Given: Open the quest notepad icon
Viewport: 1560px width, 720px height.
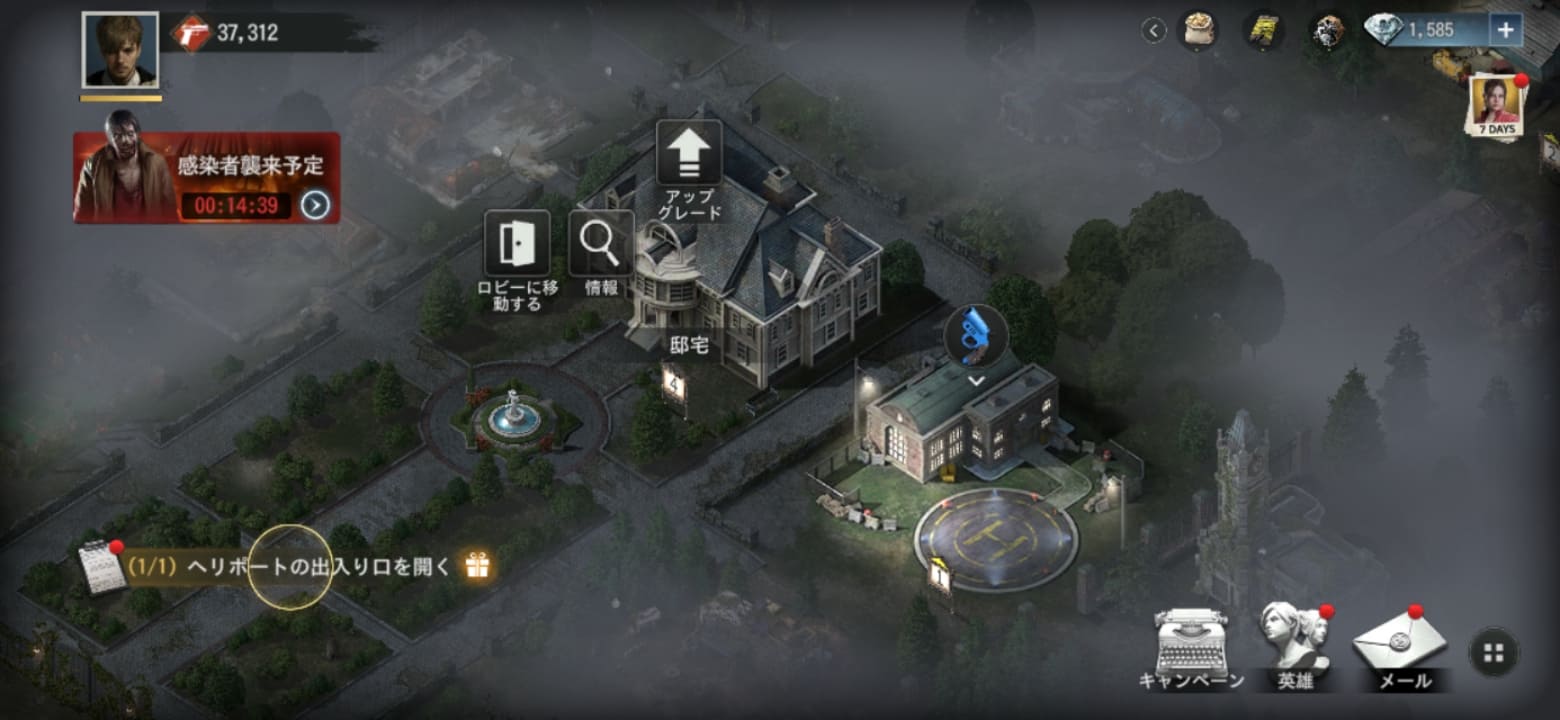Looking at the screenshot, I should [102, 567].
